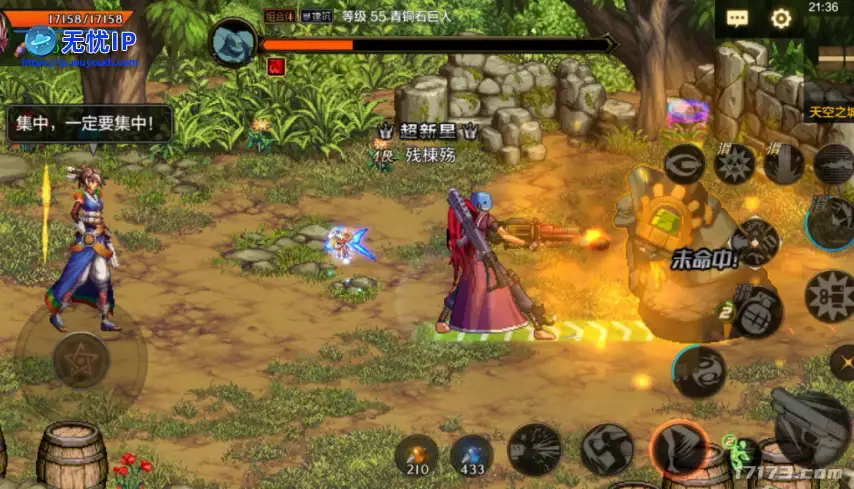Use the orange potion with 210 count
Image resolution: width=854 pixels, height=489 pixels.
pyautogui.click(x=416, y=451)
